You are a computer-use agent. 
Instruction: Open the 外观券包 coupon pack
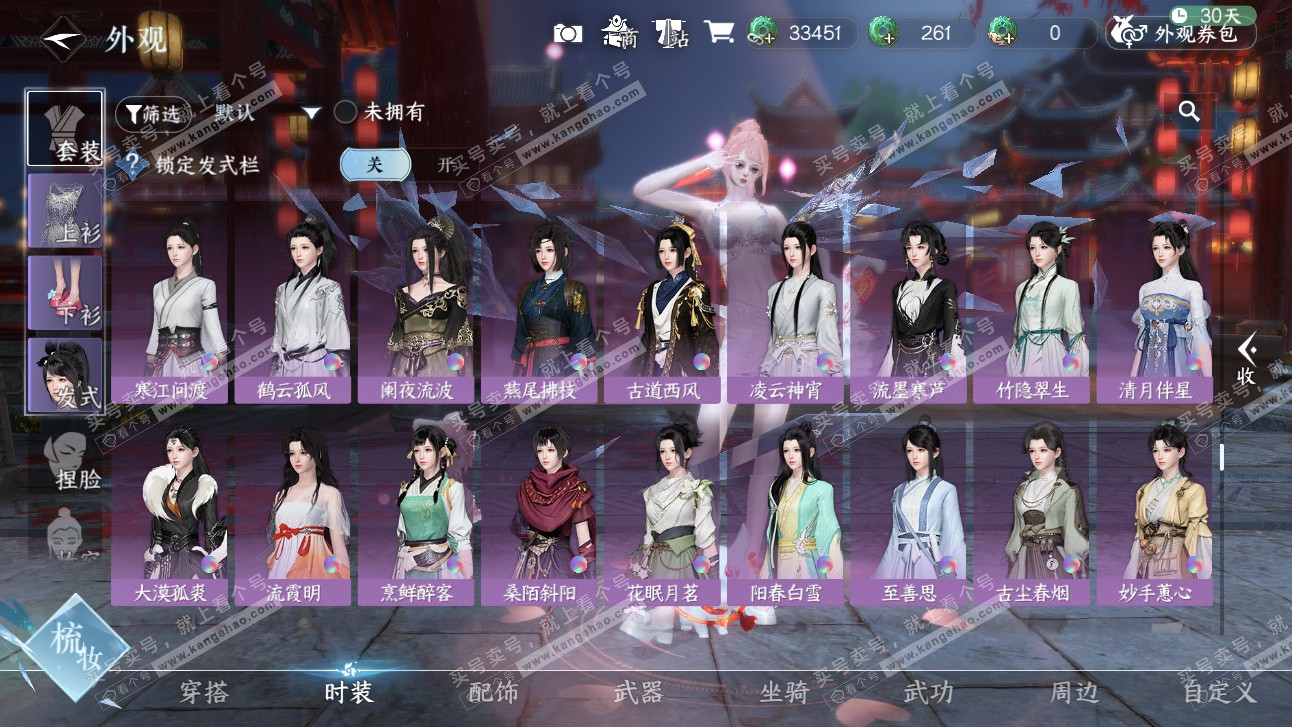pyautogui.click(x=1181, y=34)
